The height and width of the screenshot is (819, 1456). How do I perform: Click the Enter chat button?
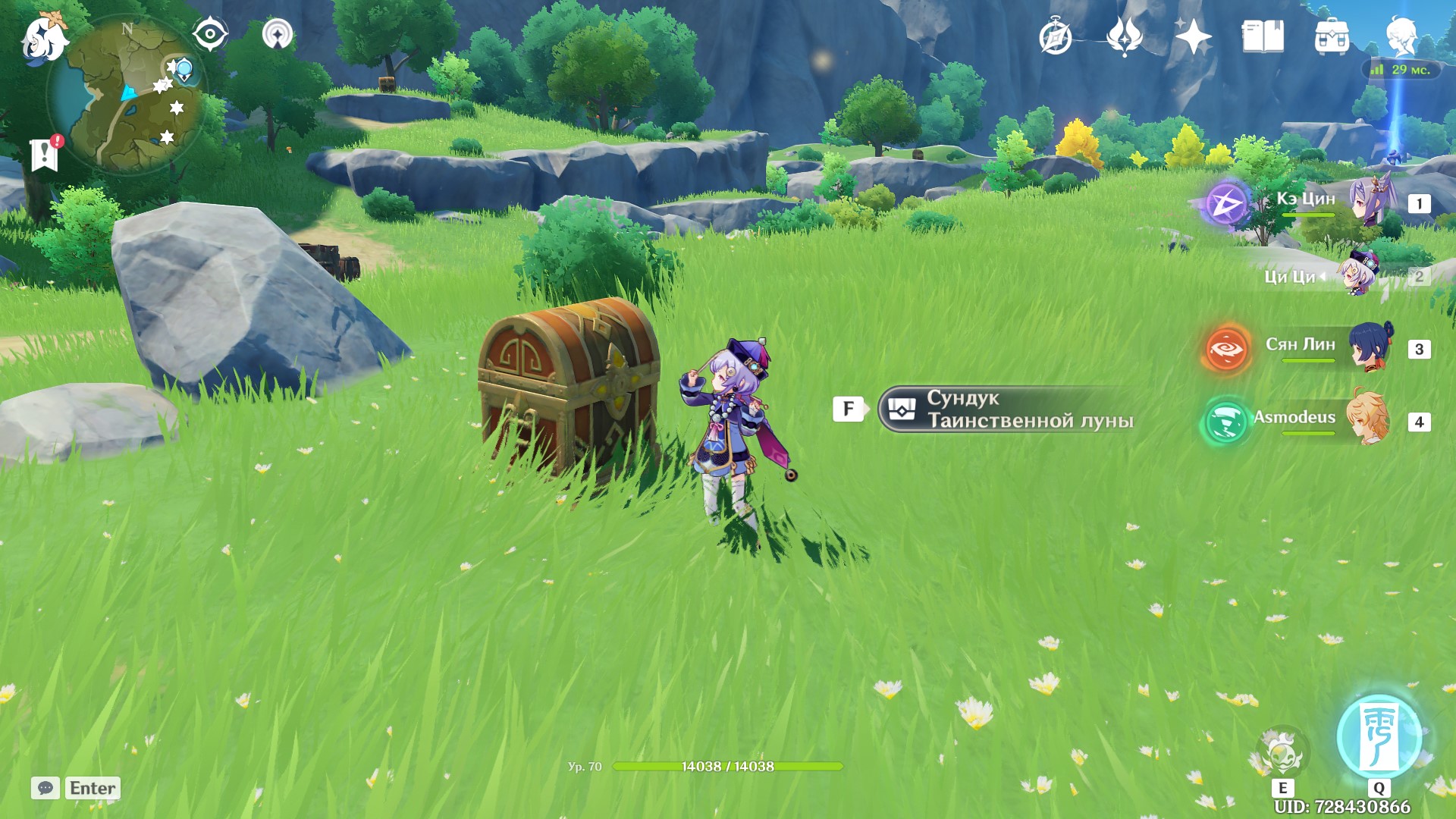[91, 788]
